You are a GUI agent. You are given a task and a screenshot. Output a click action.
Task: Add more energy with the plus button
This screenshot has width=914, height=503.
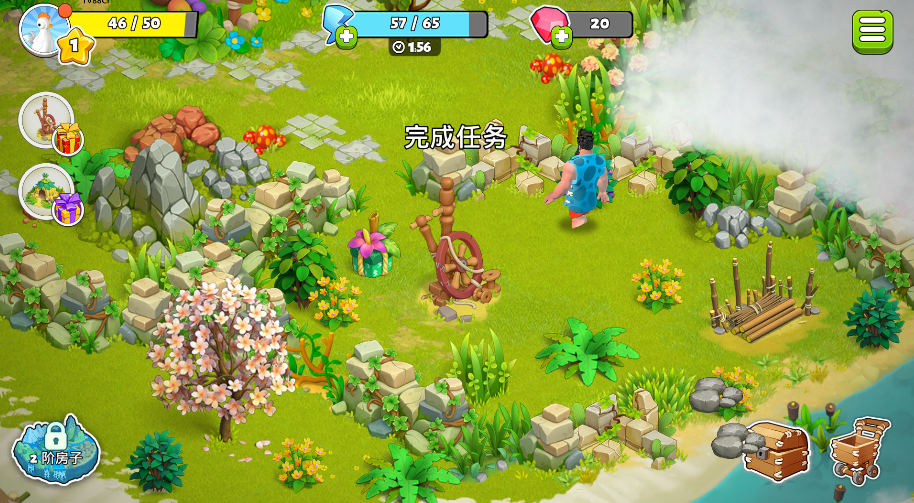point(346,38)
